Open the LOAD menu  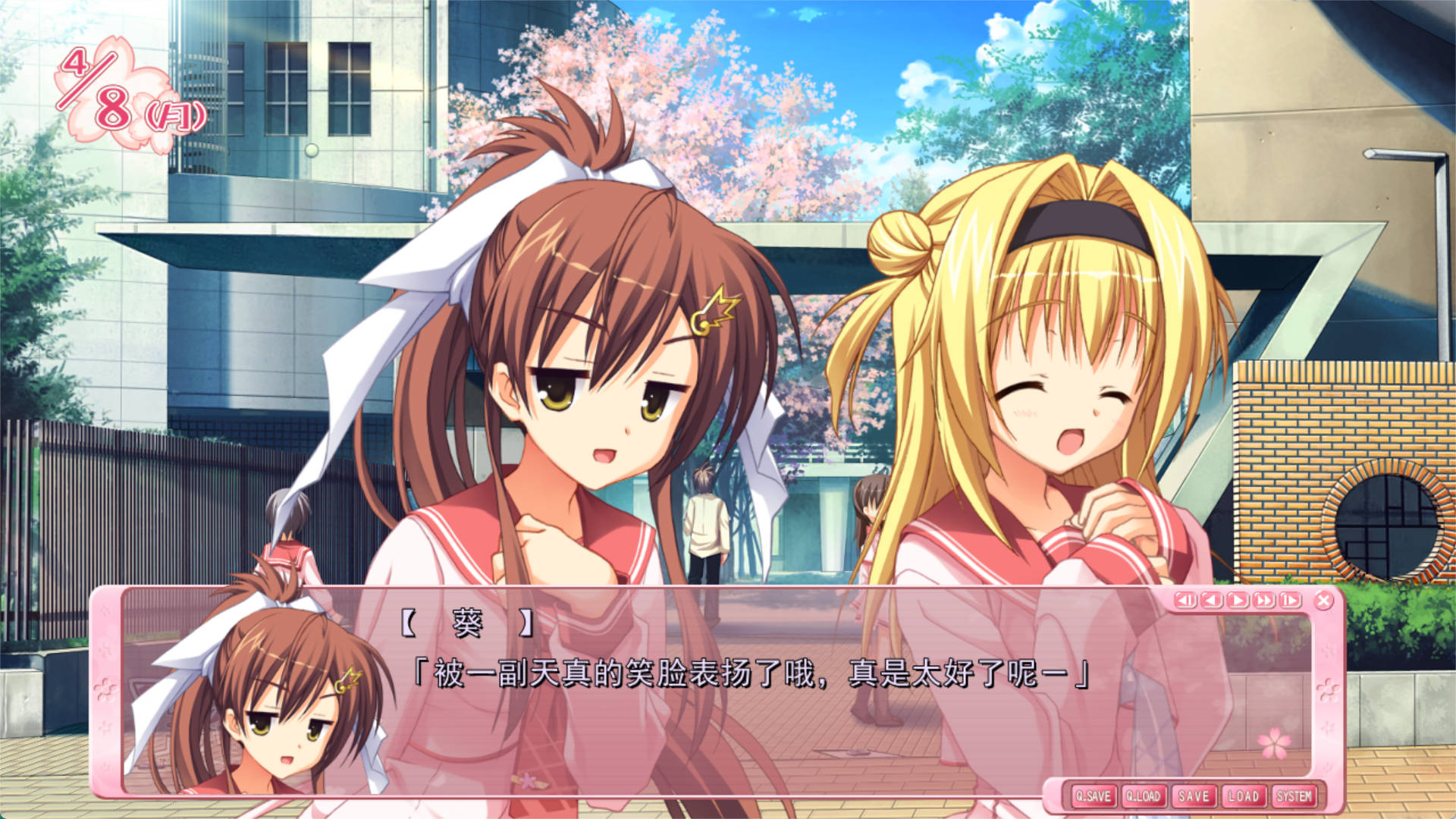point(1243,796)
